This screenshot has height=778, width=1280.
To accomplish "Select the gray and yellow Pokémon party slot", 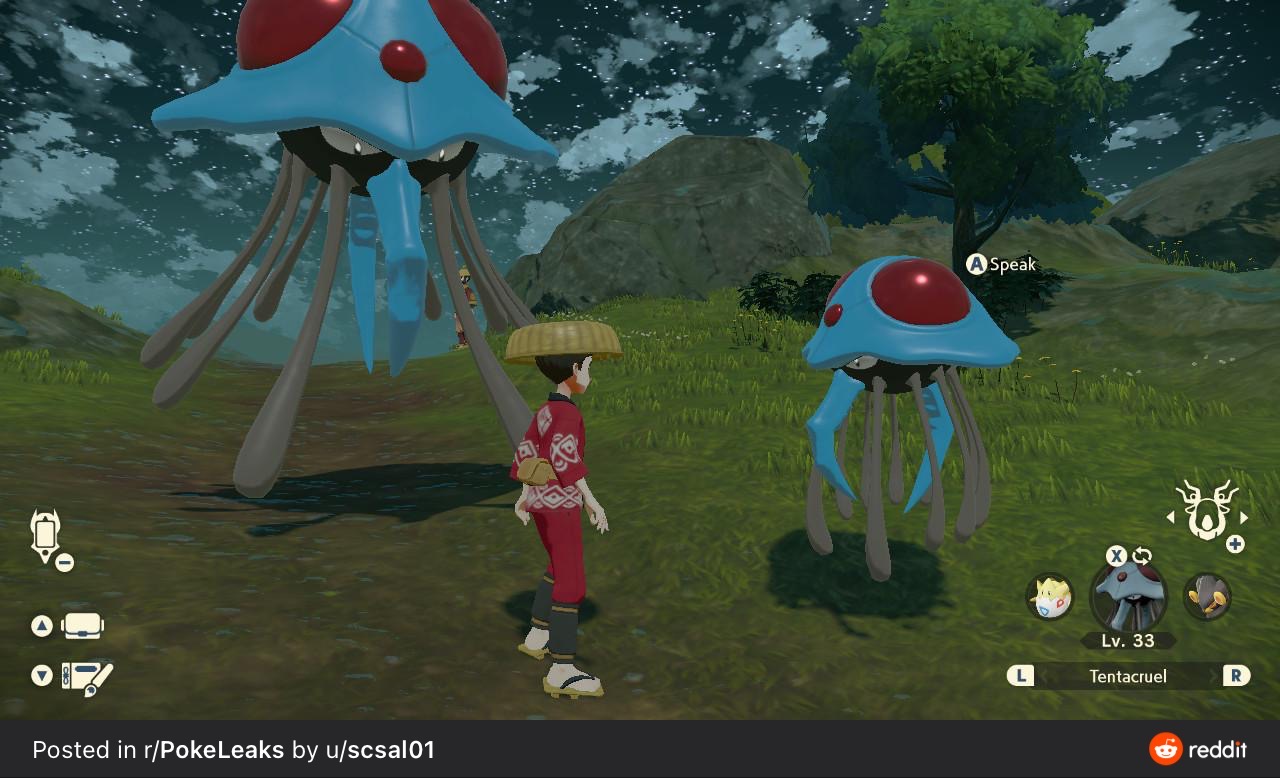I will [x=1207, y=597].
